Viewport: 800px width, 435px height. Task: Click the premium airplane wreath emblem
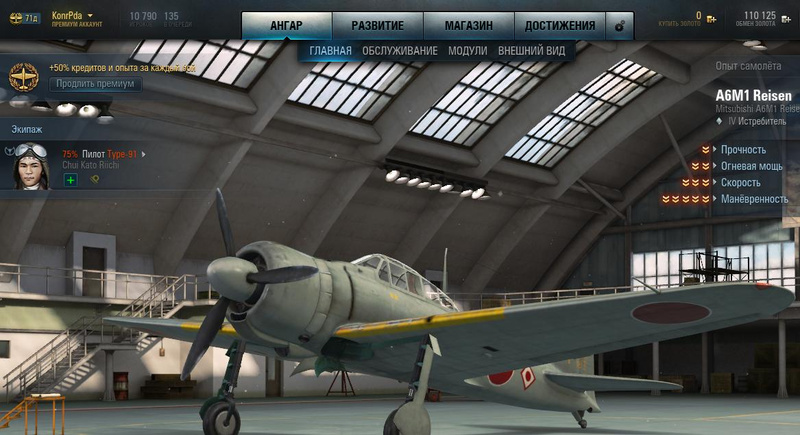coord(22,77)
